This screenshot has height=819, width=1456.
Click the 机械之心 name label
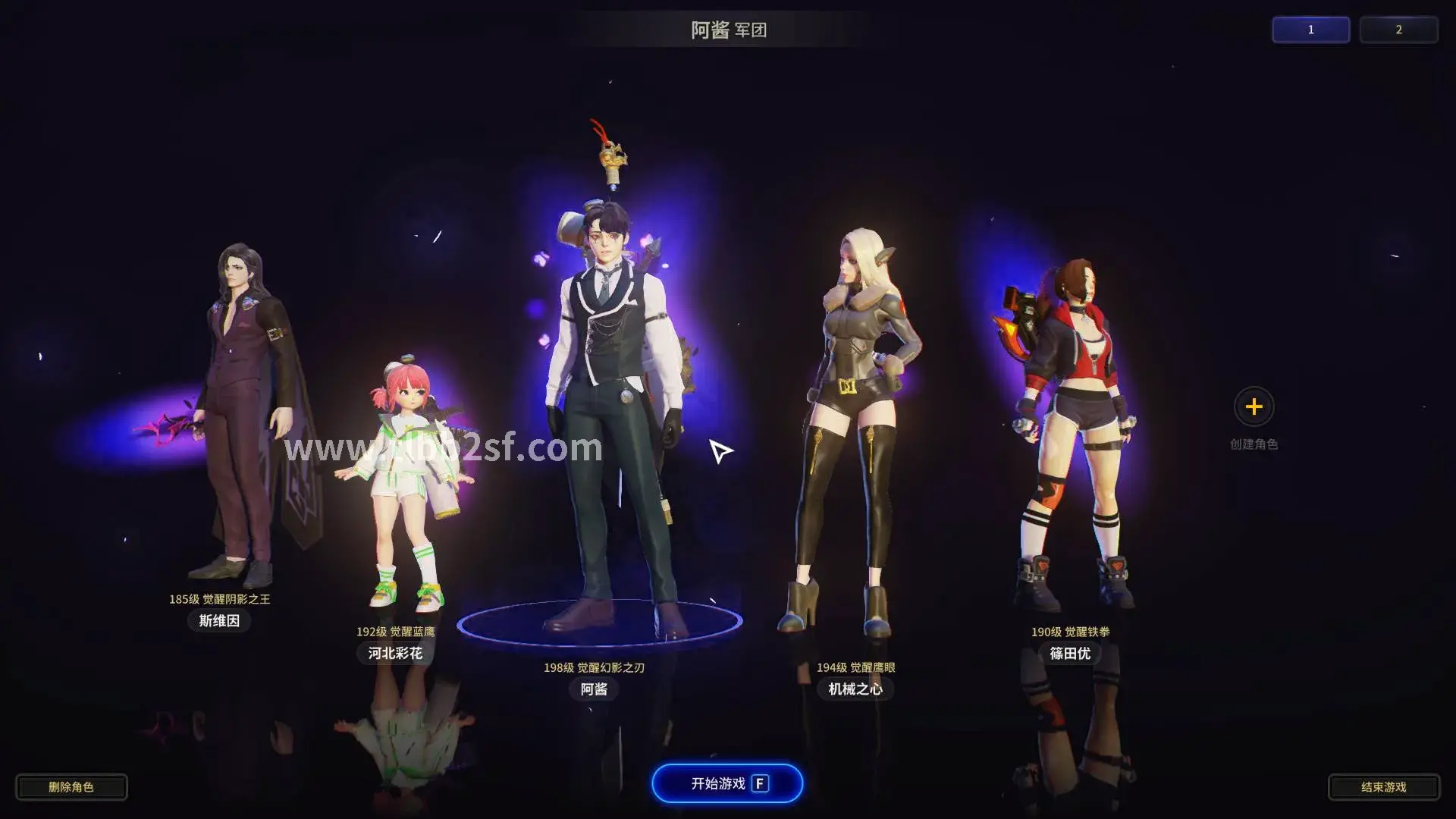[x=855, y=689]
